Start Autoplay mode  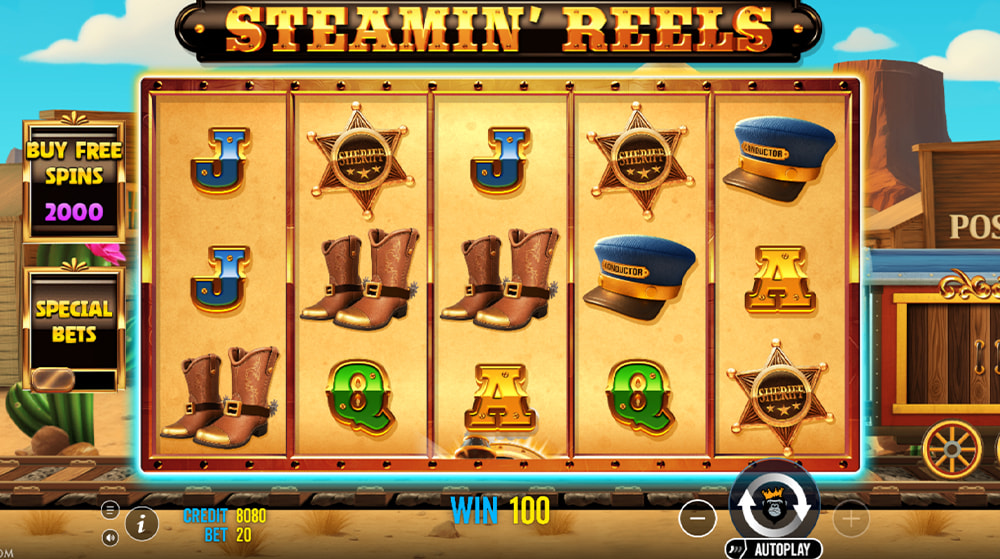click(x=773, y=550)
